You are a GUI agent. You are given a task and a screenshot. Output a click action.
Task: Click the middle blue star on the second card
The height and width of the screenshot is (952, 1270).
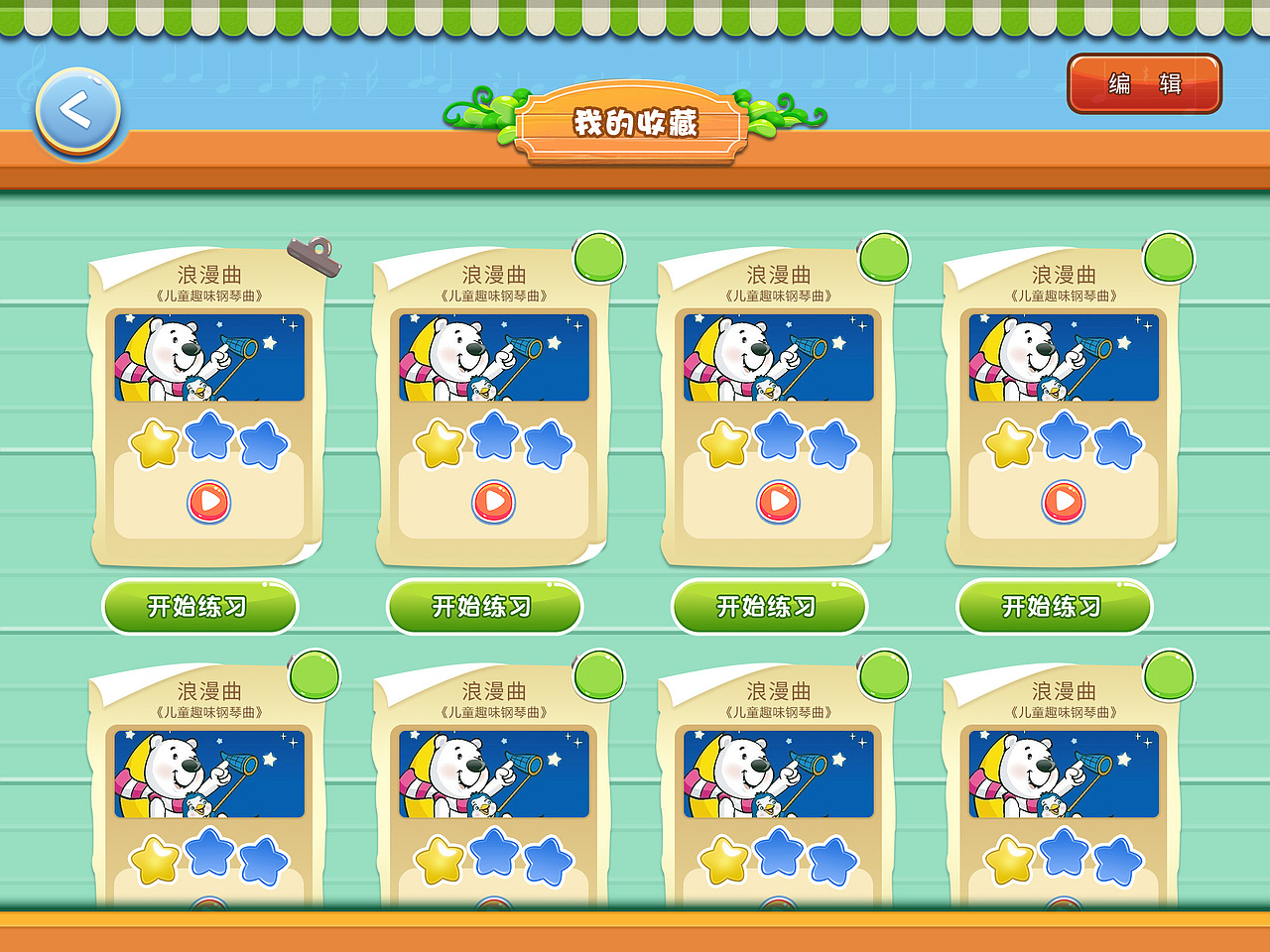click(x=493, y=440)
